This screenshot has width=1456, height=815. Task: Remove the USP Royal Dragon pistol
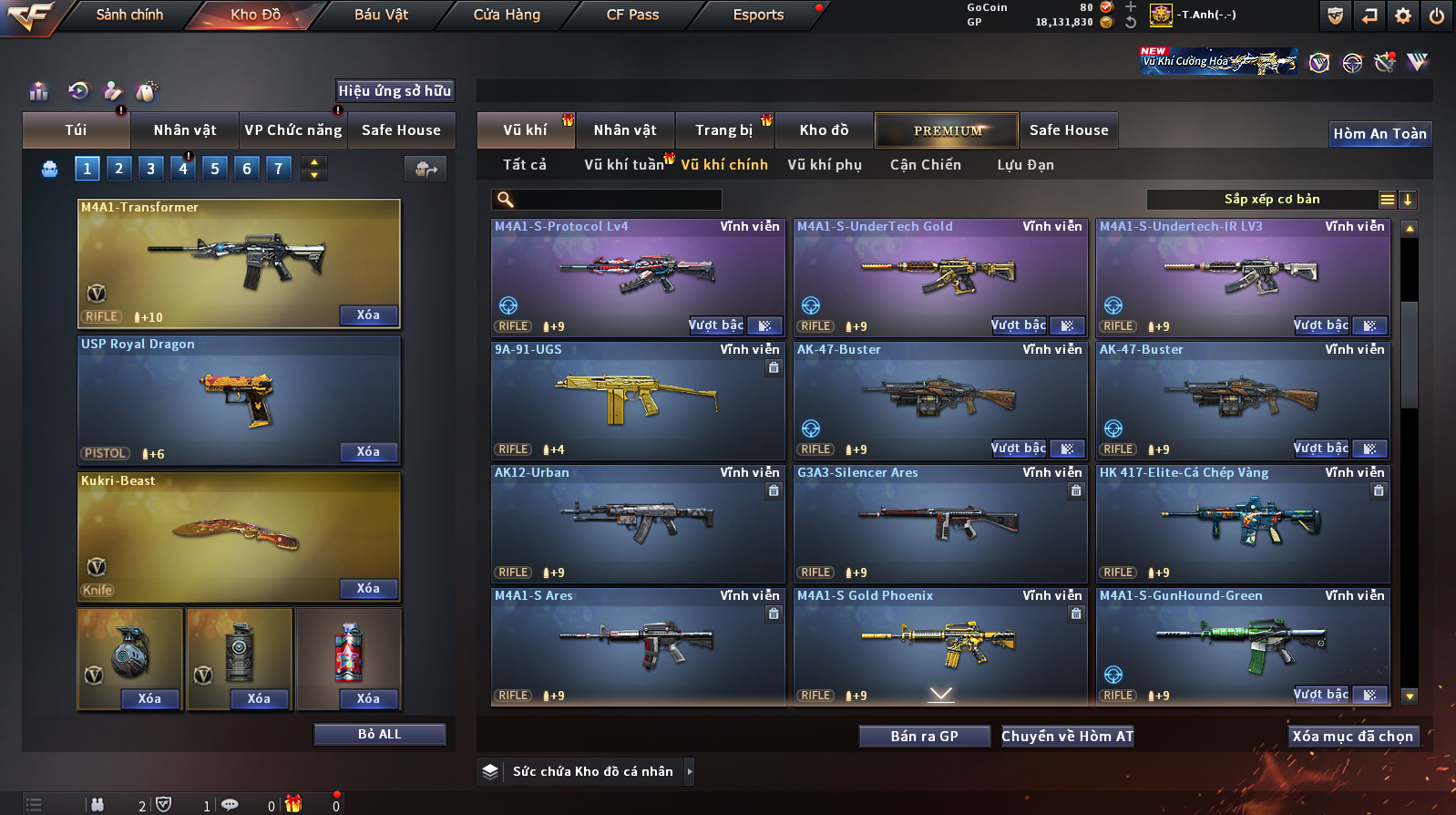[368, 452]
